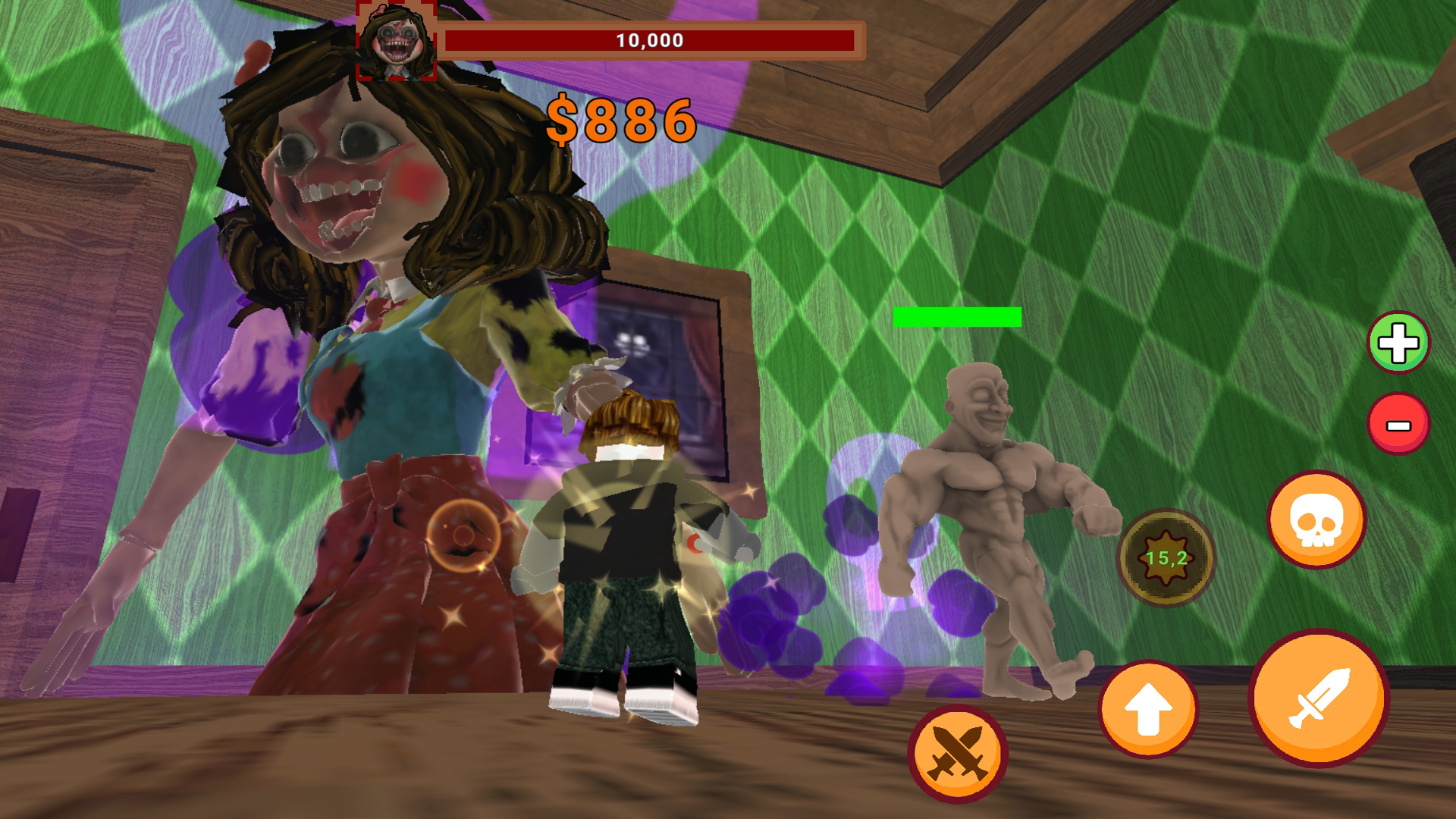1456x819 pixels.
Task: Jump using the up arrow button
Action: point(1147,709)
